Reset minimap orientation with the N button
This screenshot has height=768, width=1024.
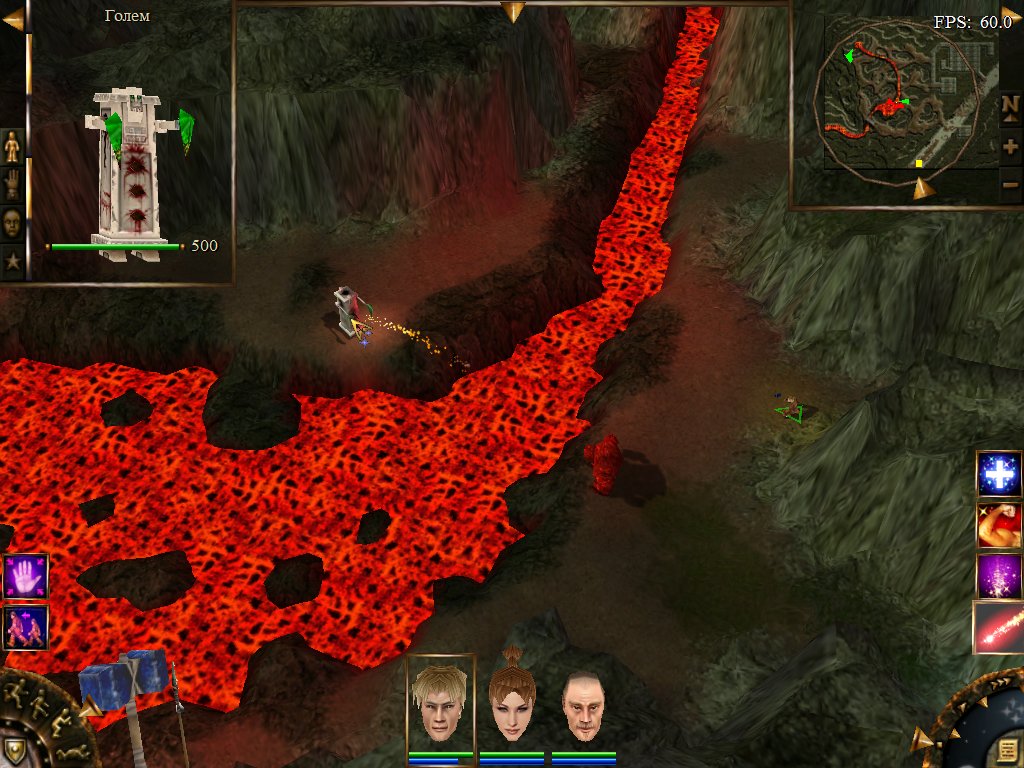coord(1010,105)
